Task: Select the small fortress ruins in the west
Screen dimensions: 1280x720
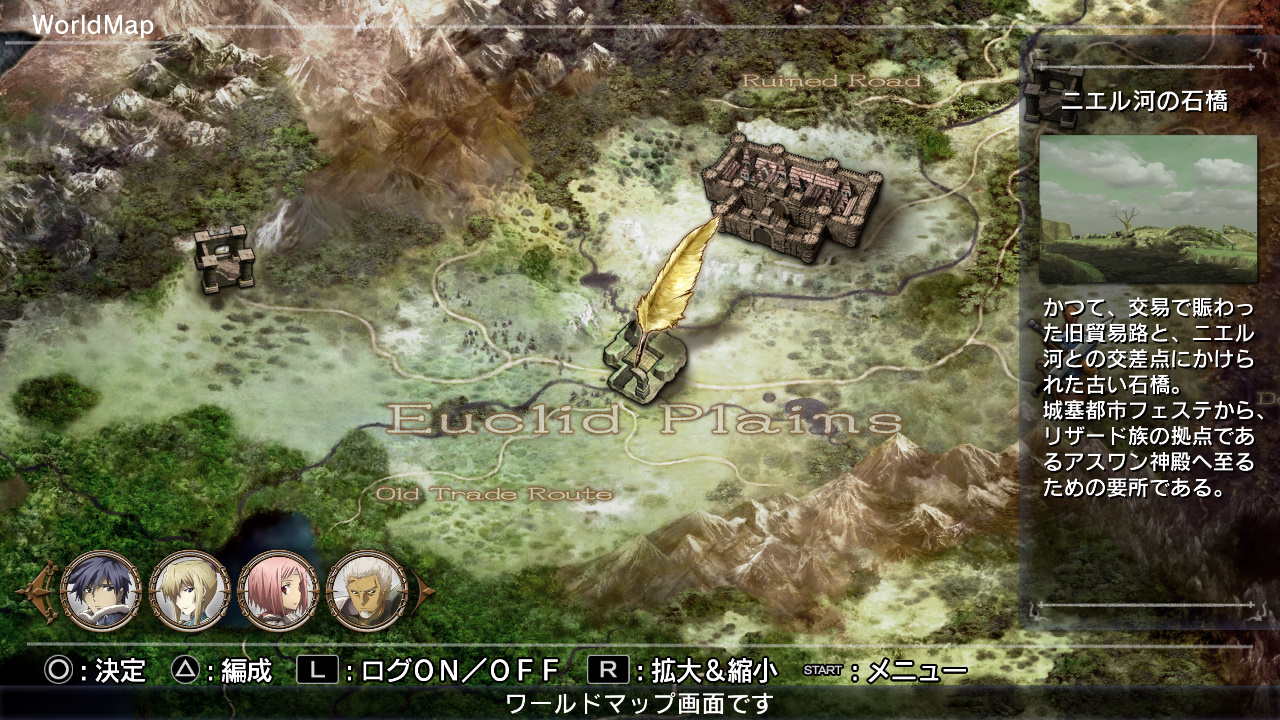Action: 225,260
